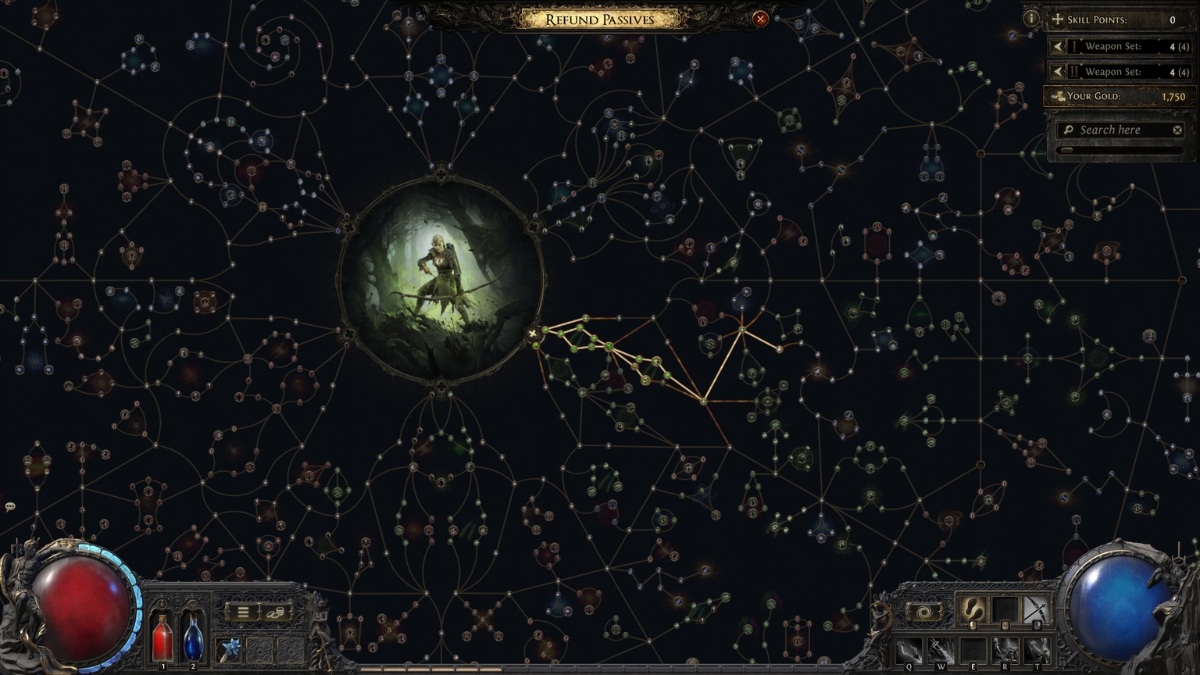This screenshot has height=675, width=1200.
Task: Open the menu with three-line icon
Action: click(x=243, y=612)
